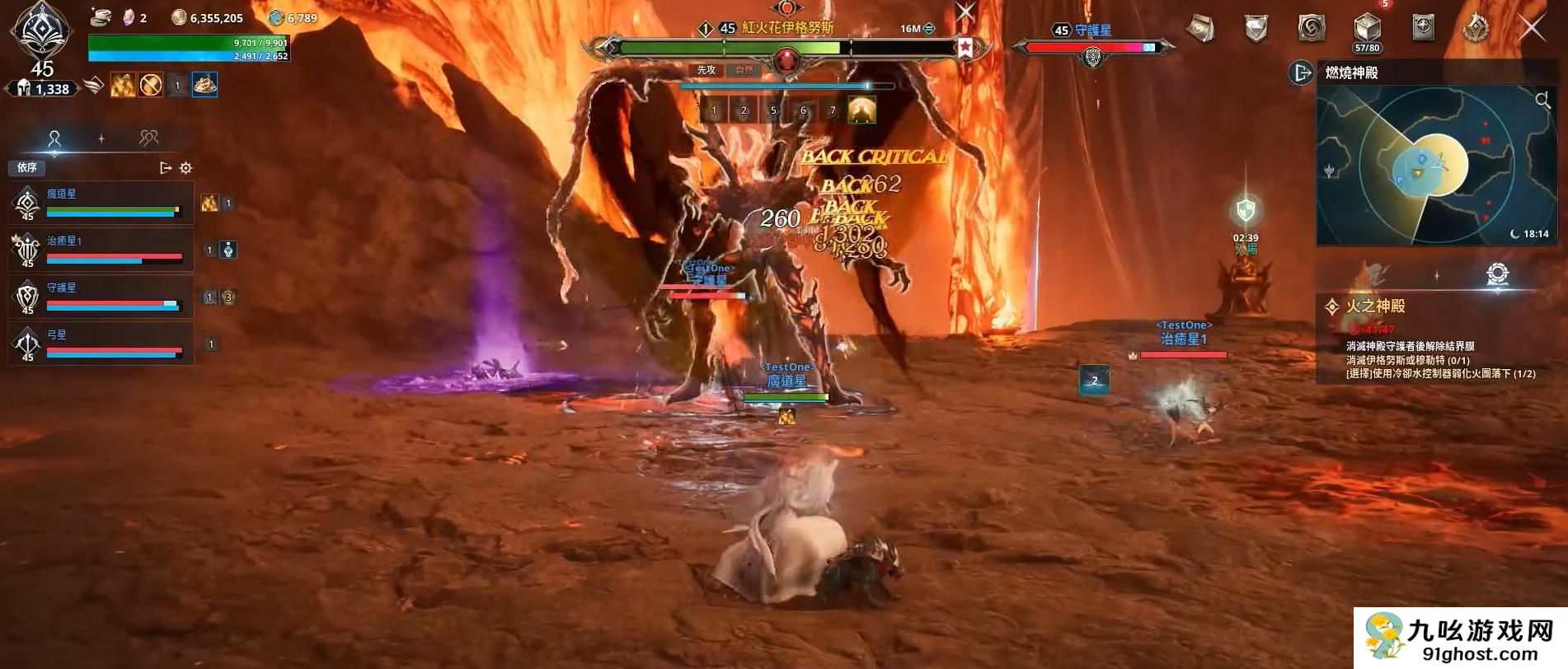
Task: Target the boss 紅火花伊格努斯 health frame
Action: coord(786,48)
